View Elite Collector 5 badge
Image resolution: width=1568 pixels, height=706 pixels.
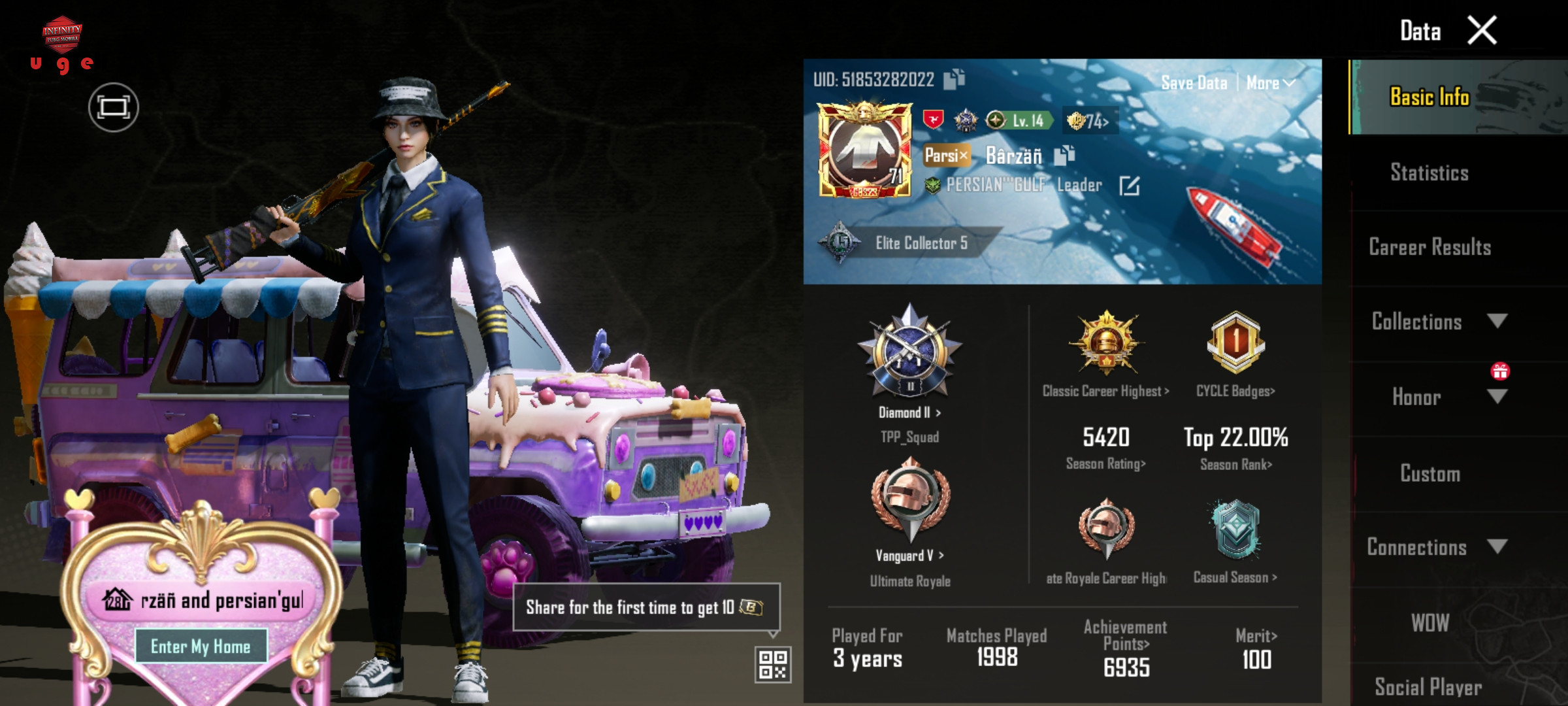(x=921, y=243)
